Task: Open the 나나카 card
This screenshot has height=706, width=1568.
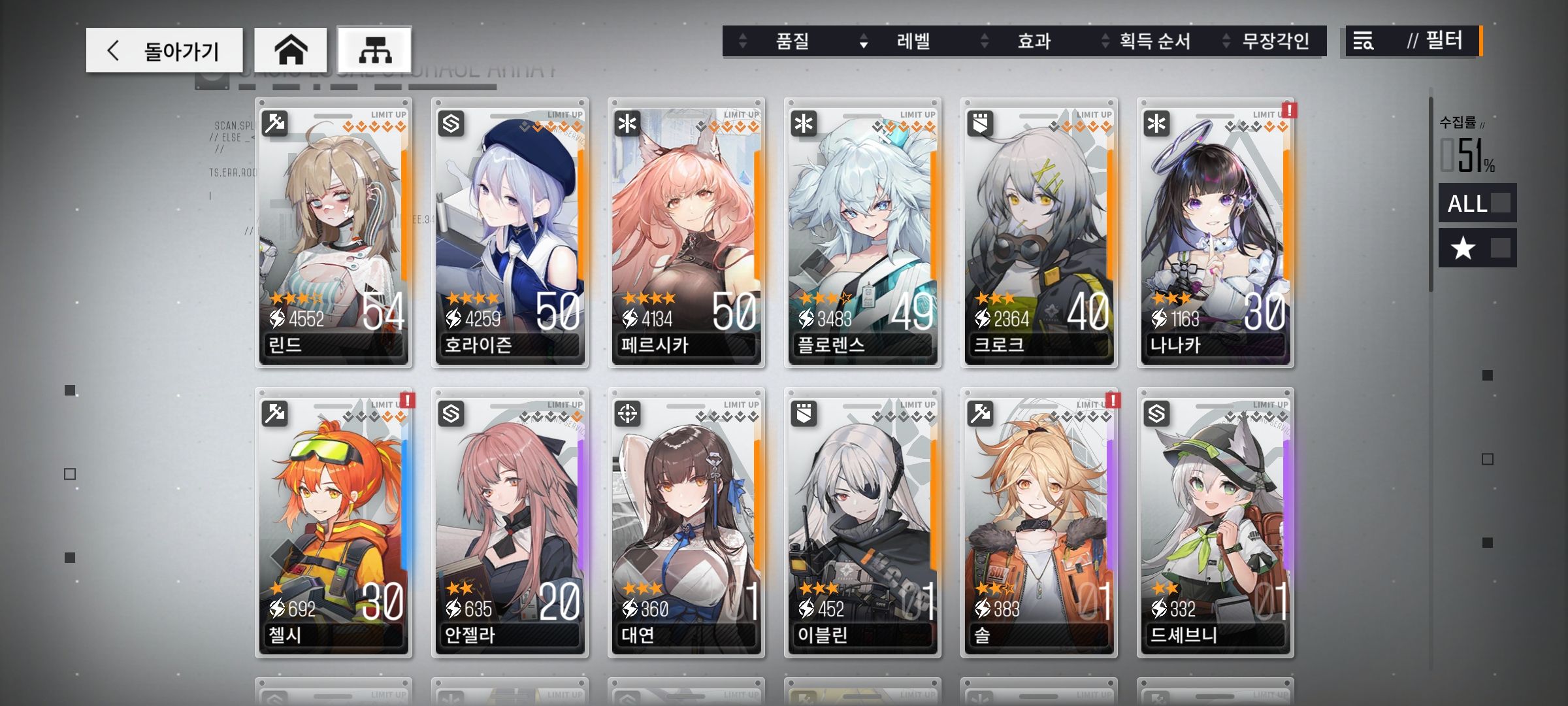Action: click(1216, 233)
